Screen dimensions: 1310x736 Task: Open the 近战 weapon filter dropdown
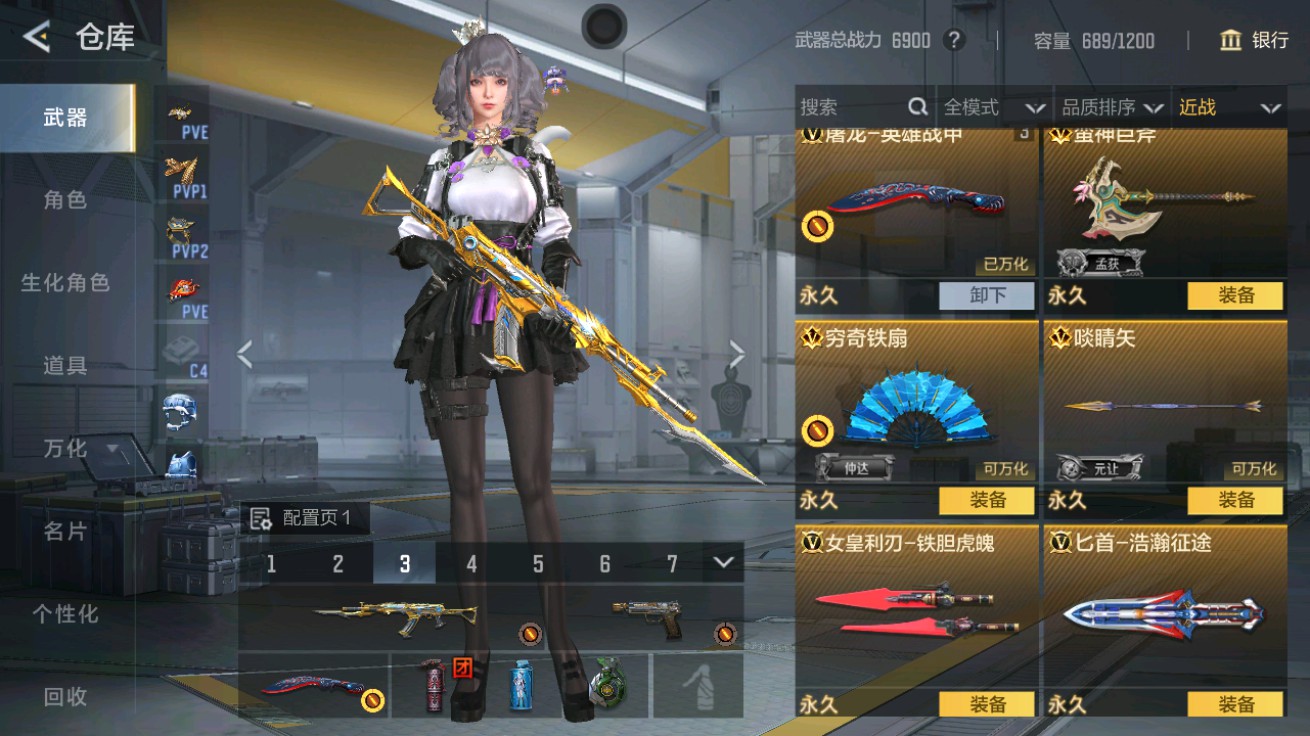click(x=1228, y=107)
